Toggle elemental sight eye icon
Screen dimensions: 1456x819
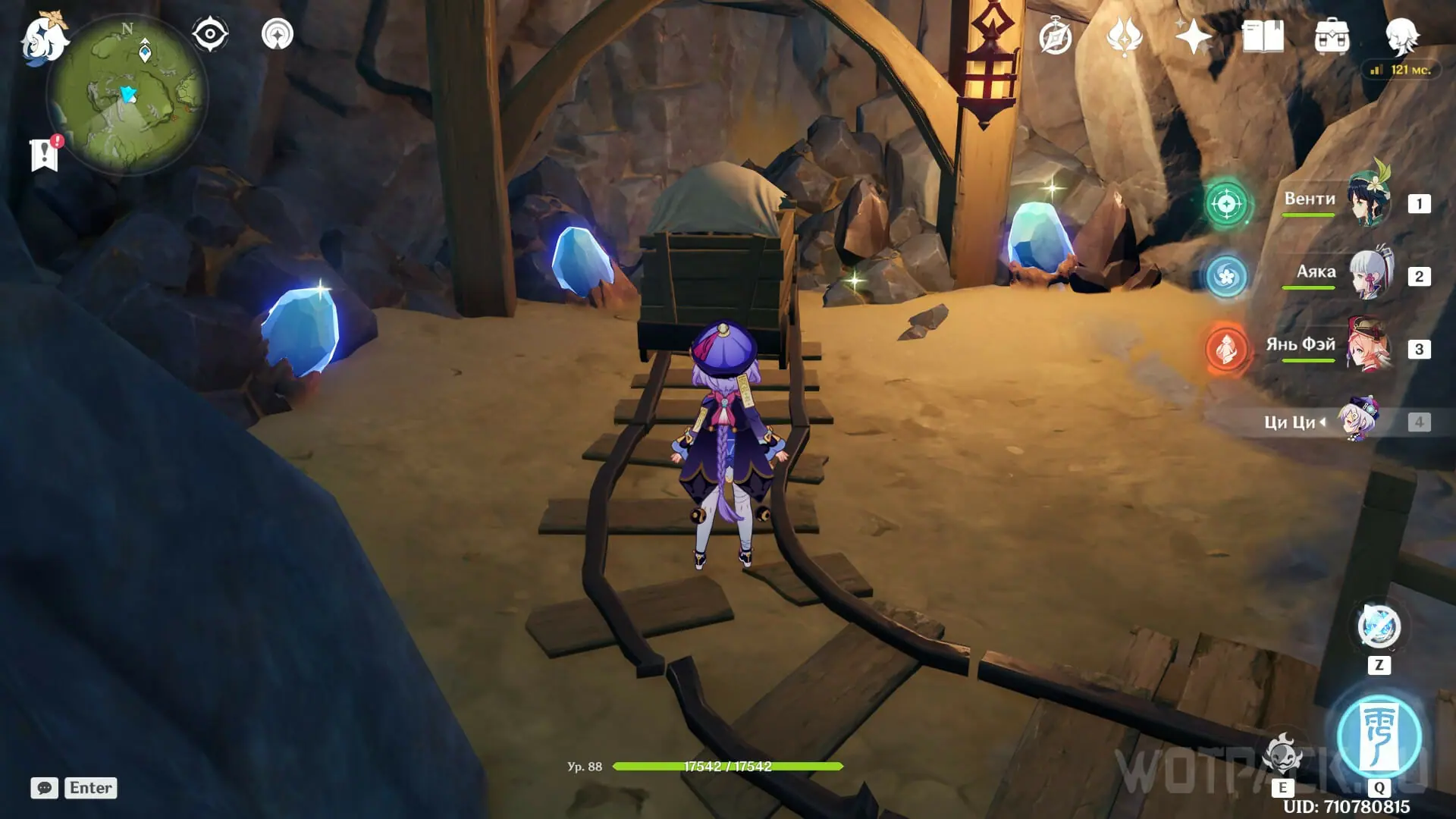pos(210,34)
